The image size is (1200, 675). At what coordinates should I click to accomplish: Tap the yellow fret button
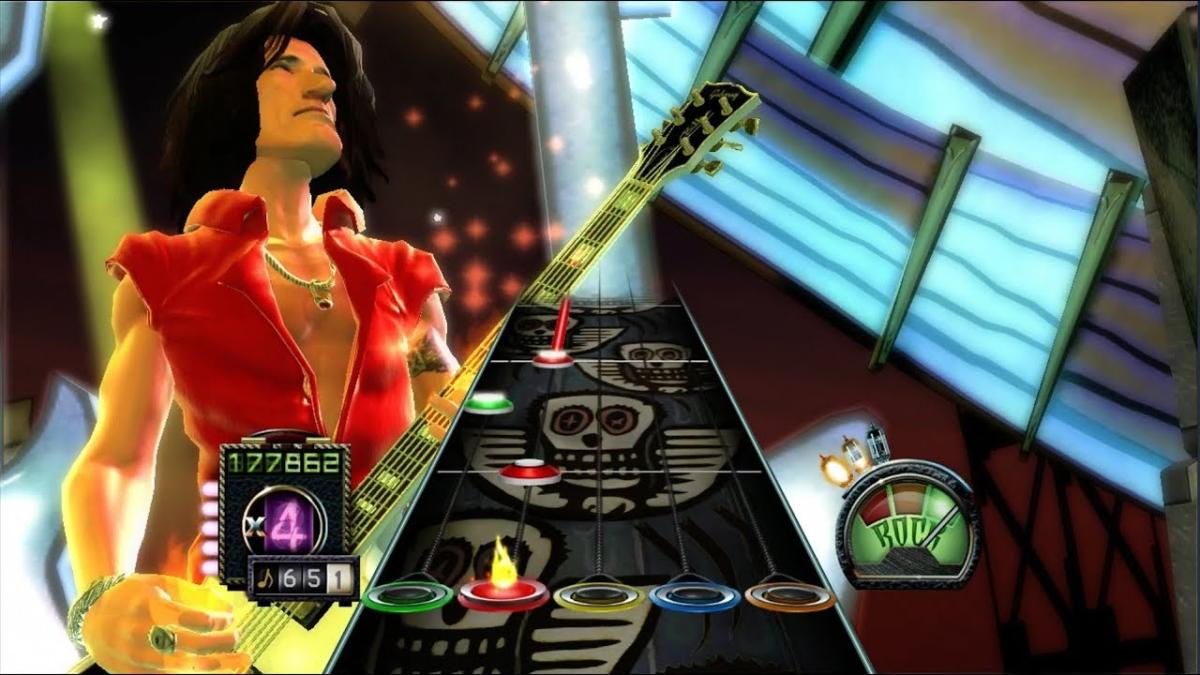point(598,597)
